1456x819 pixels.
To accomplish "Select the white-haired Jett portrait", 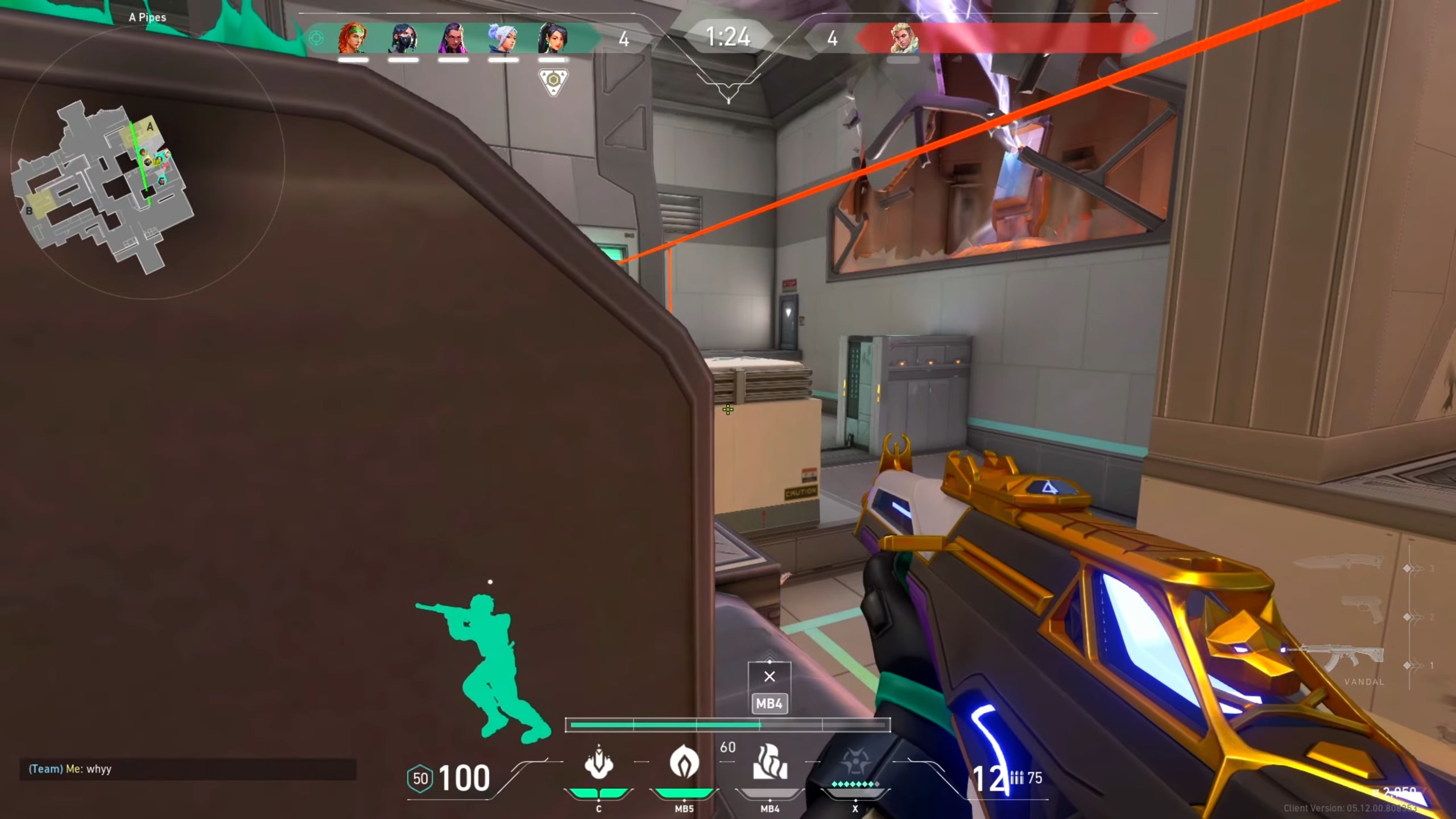I will tap(503, 39).
